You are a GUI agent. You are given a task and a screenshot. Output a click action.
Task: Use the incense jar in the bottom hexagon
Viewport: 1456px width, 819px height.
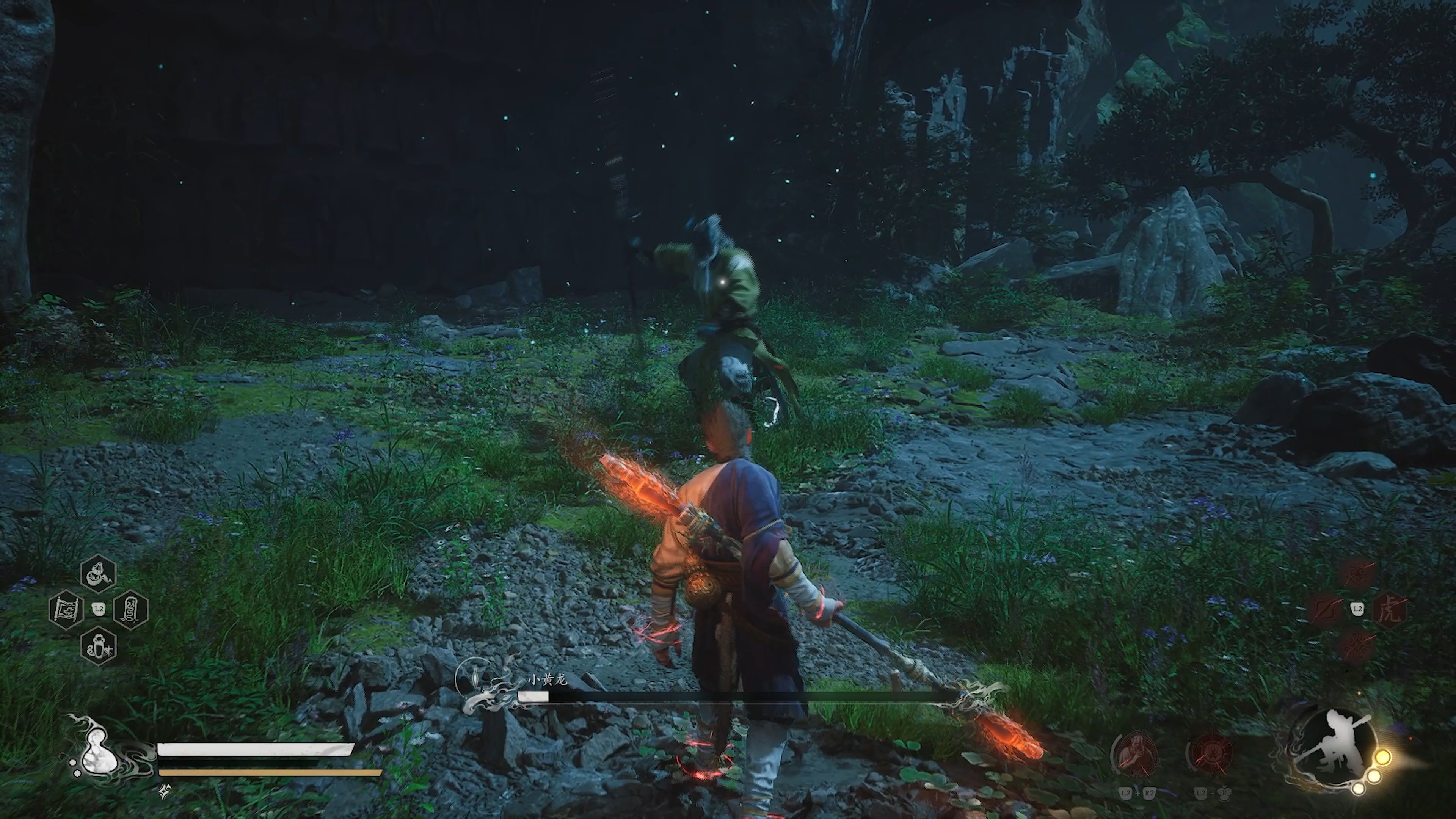click(x=98, y=645)
